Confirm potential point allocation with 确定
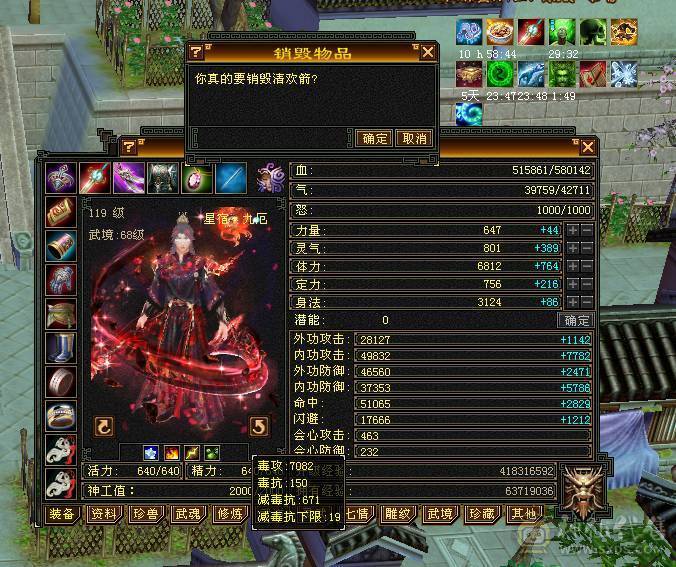This screenshot has height=567, width=676. click(x=577, y=321)
